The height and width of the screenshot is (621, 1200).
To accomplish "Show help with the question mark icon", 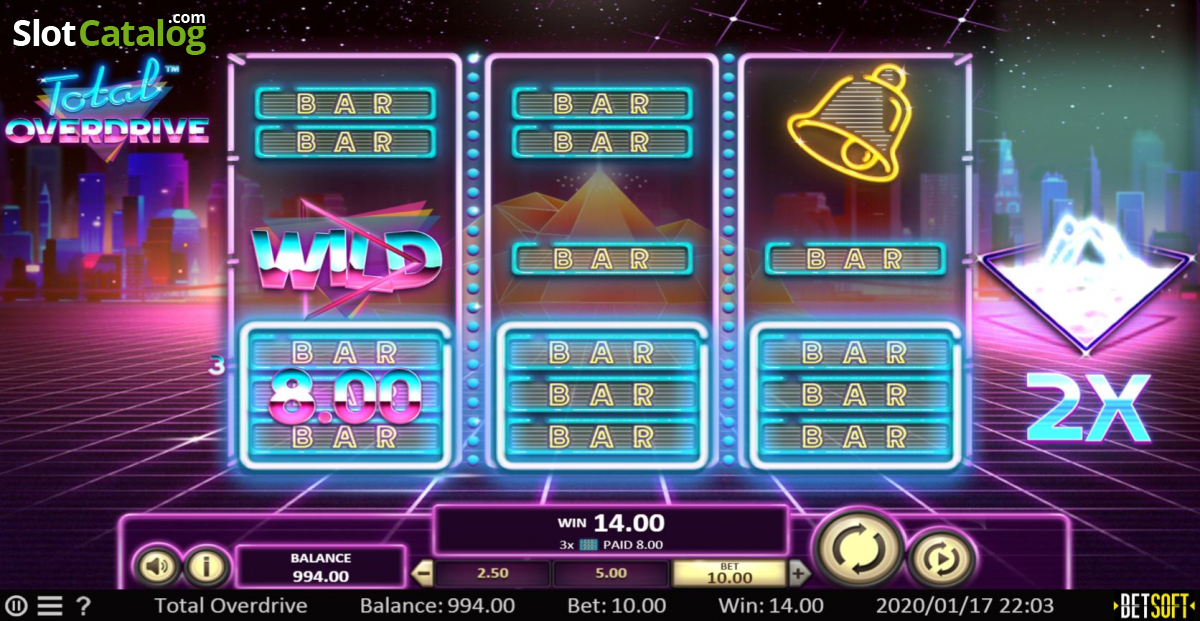I will pyautogui.click(x=84, y=606).
